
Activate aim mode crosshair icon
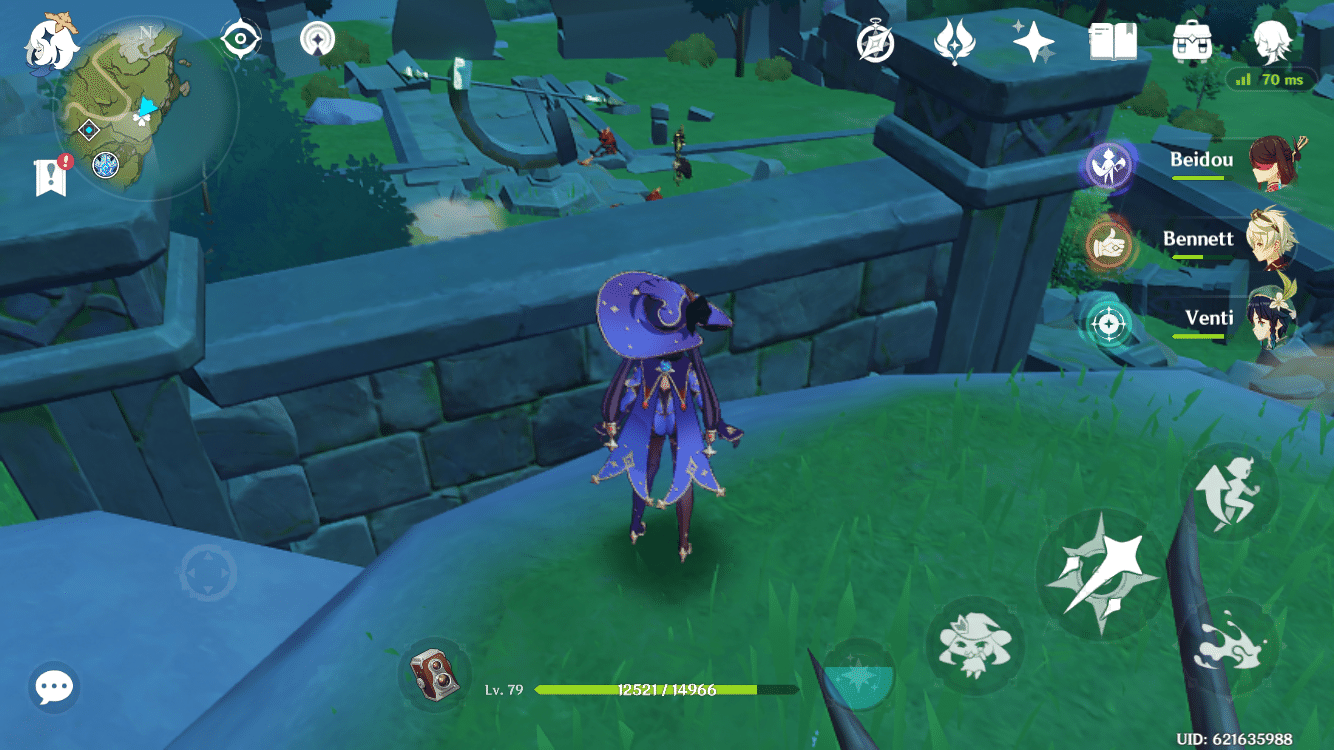[x=1110, y=326]
